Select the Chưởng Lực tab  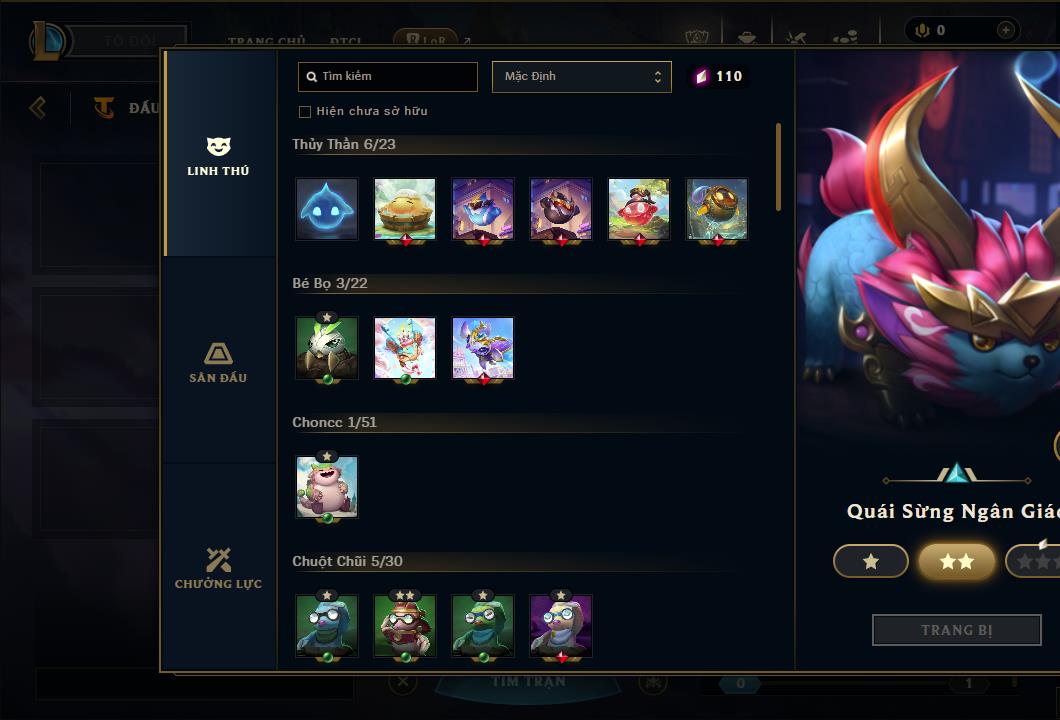coord(218,569)
